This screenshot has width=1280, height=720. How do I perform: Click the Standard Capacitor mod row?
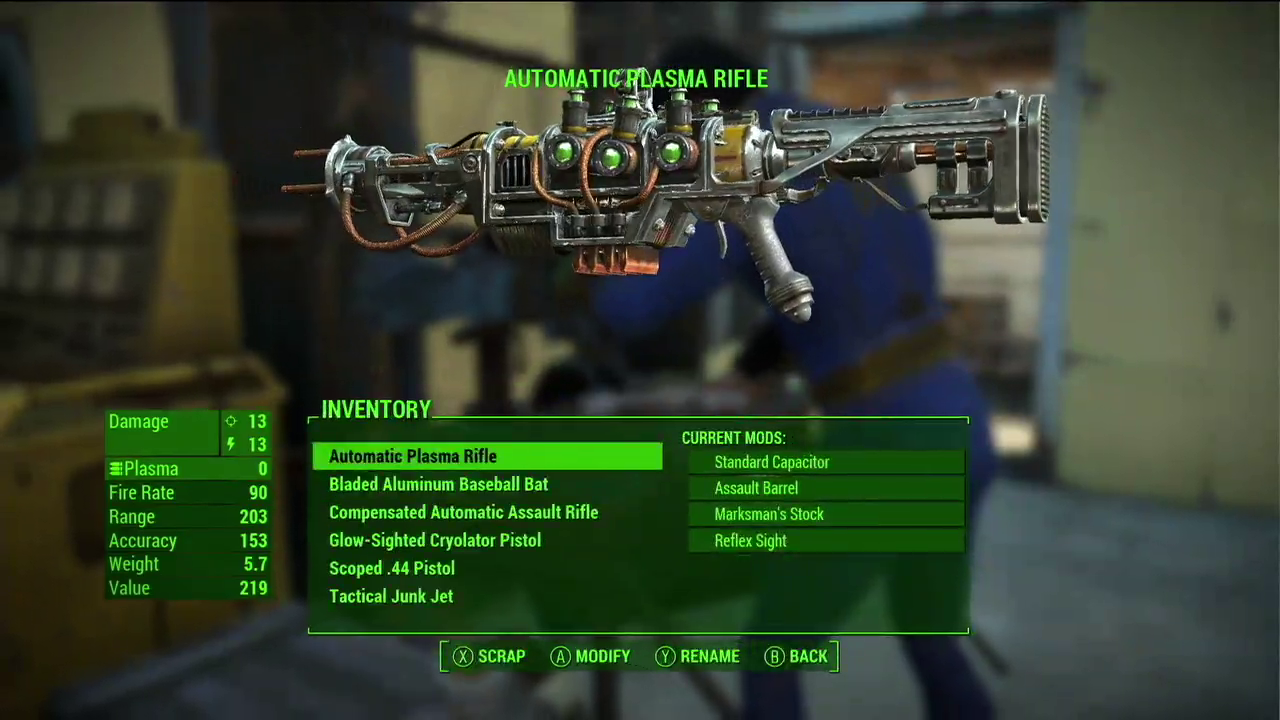pos(826,462)
